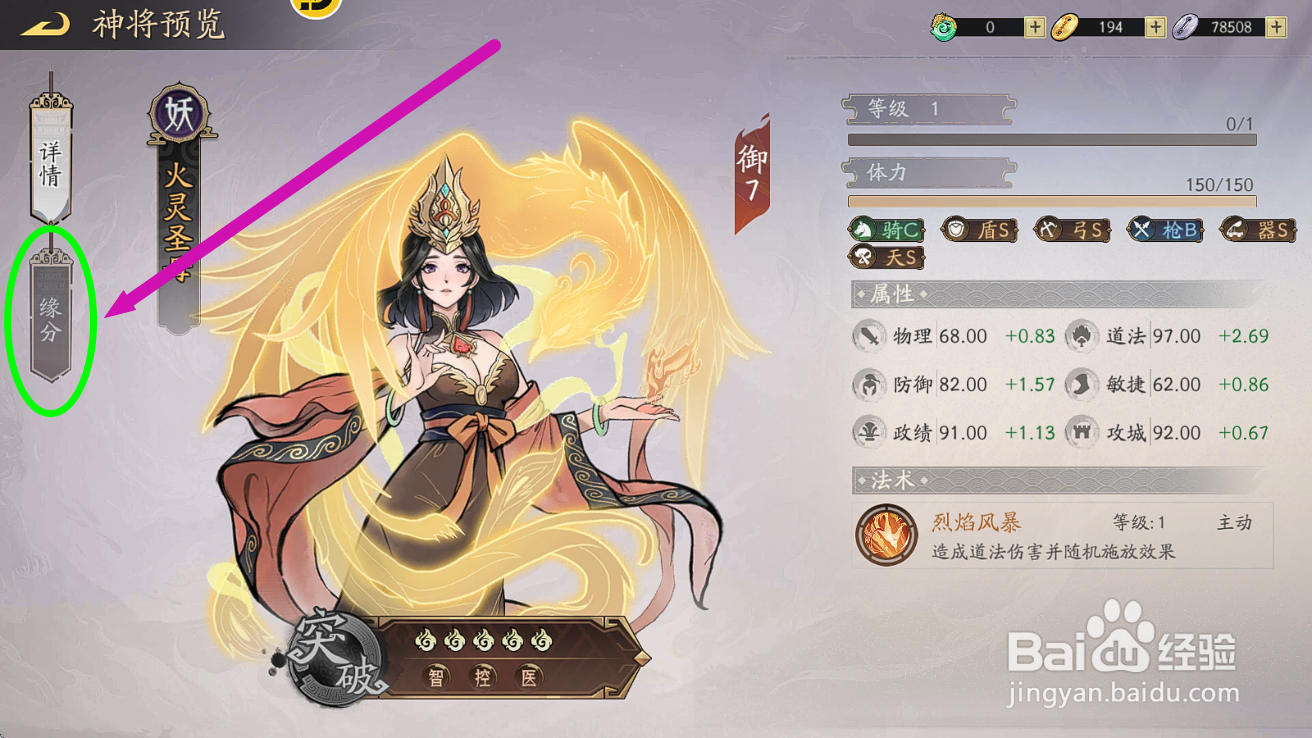Image resolution: width=1312 pixels, height=738 pixels.
Task: Select the 骑C cavalry proficiency badge
Action: (884, 229)
